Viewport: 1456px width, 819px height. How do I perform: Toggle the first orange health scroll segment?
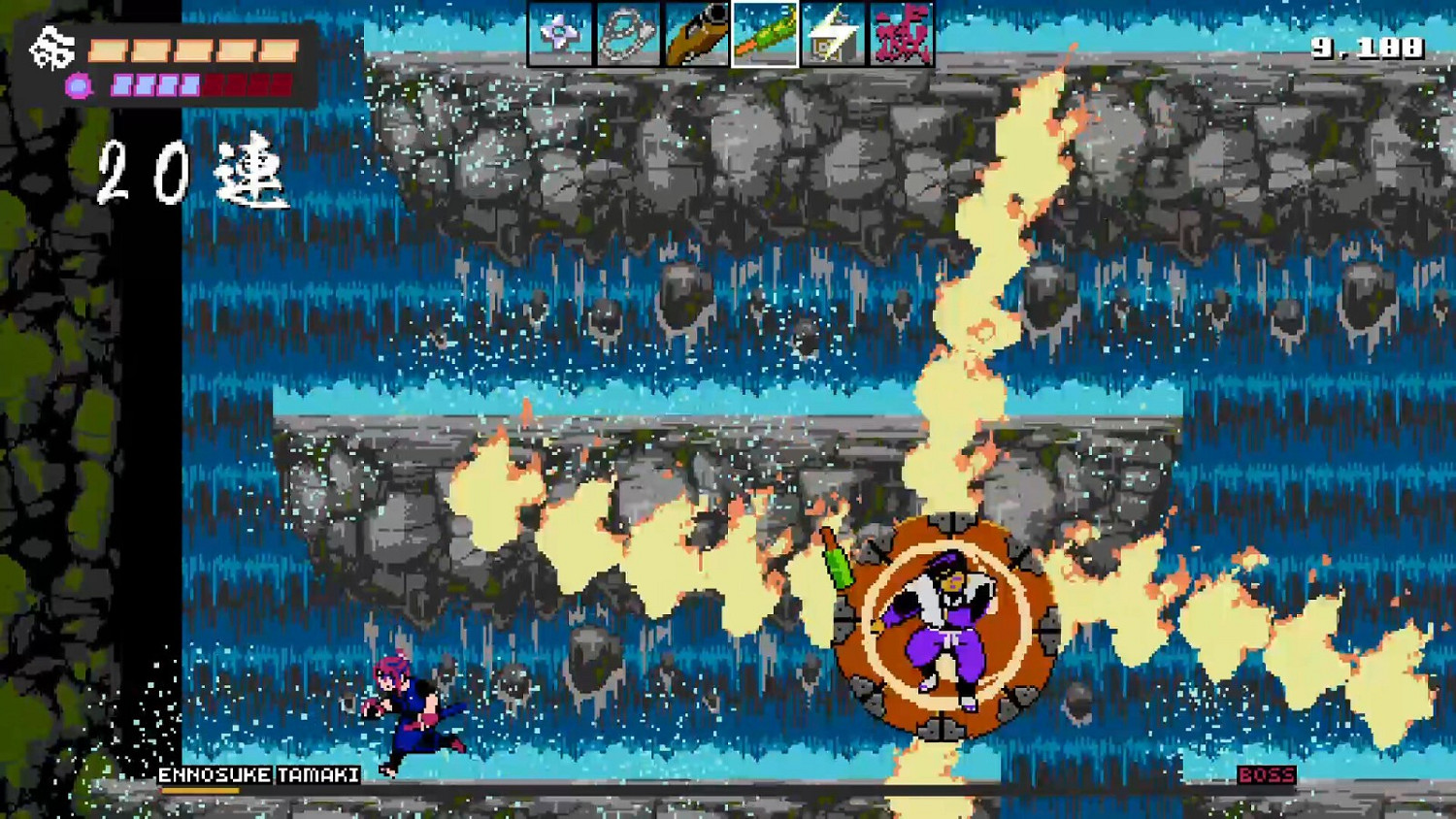(x=107, y=49)
